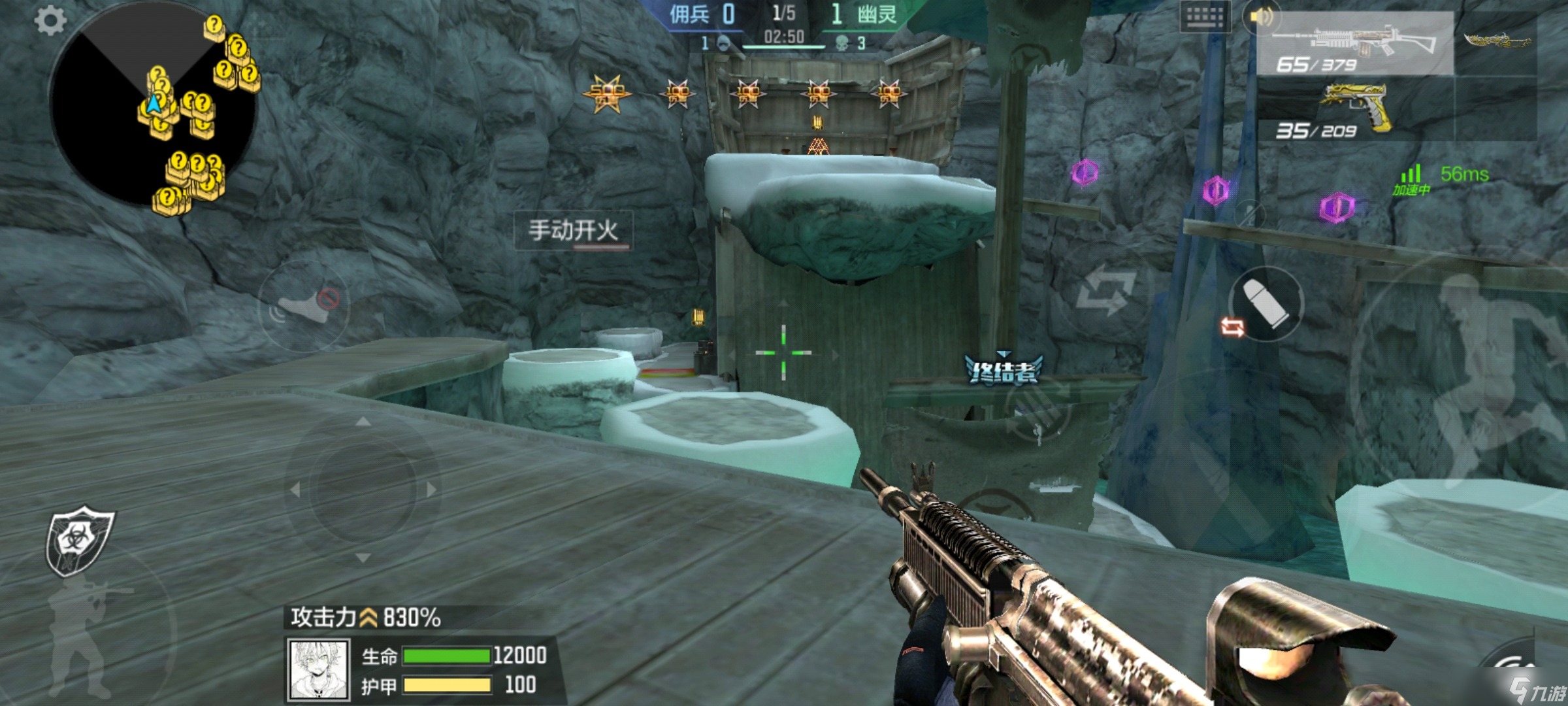Activate the biohazard shield skill icon
The height and width of the screenshot is (706, 1568).
79,540
